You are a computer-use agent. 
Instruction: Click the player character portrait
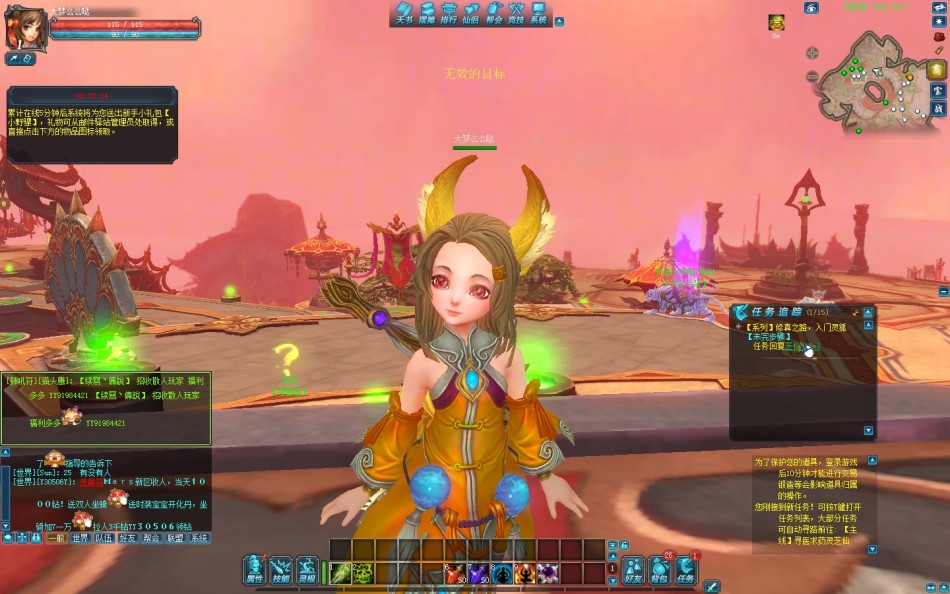(25, 27)
